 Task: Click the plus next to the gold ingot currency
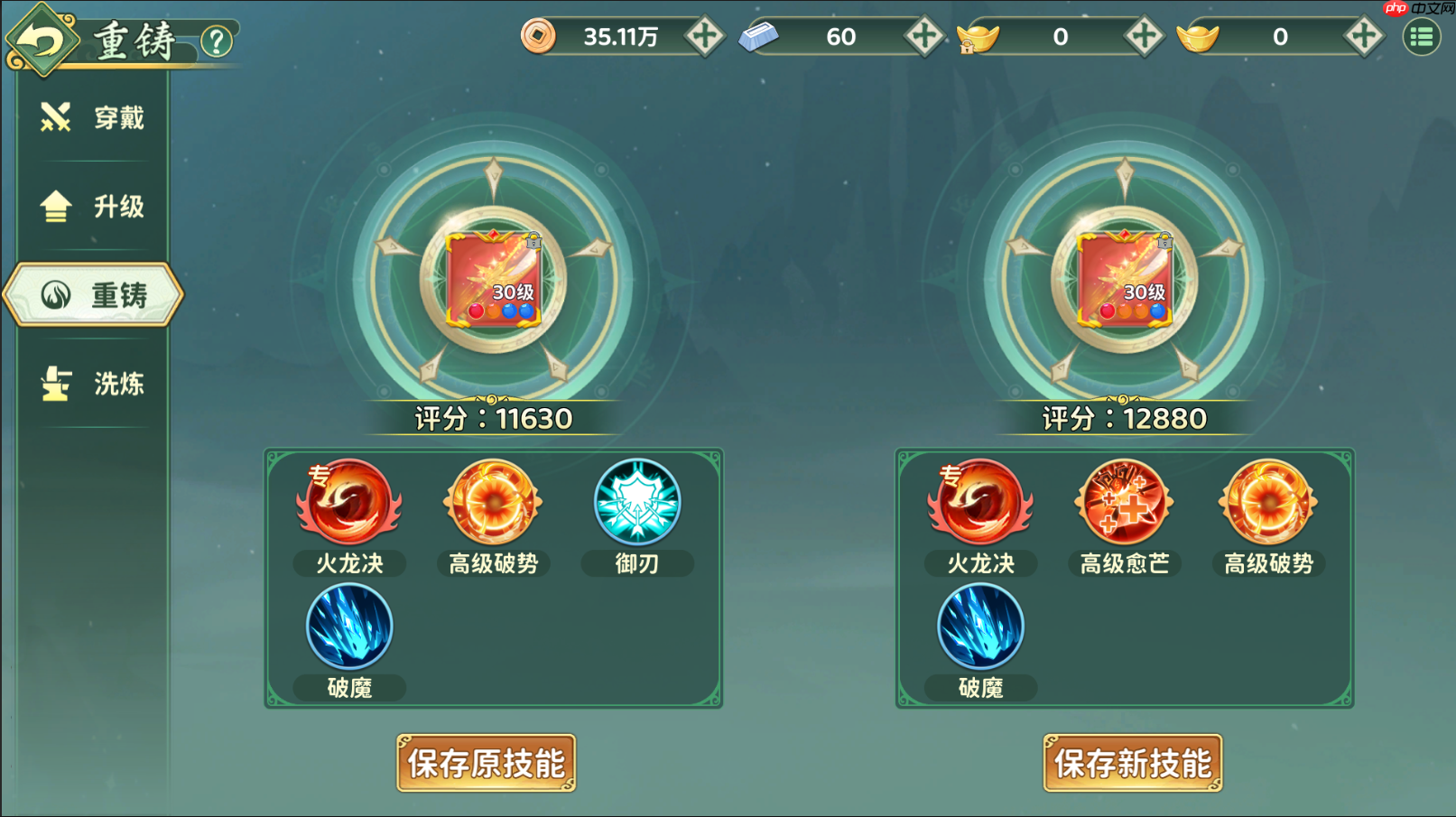pos(1361,36)
